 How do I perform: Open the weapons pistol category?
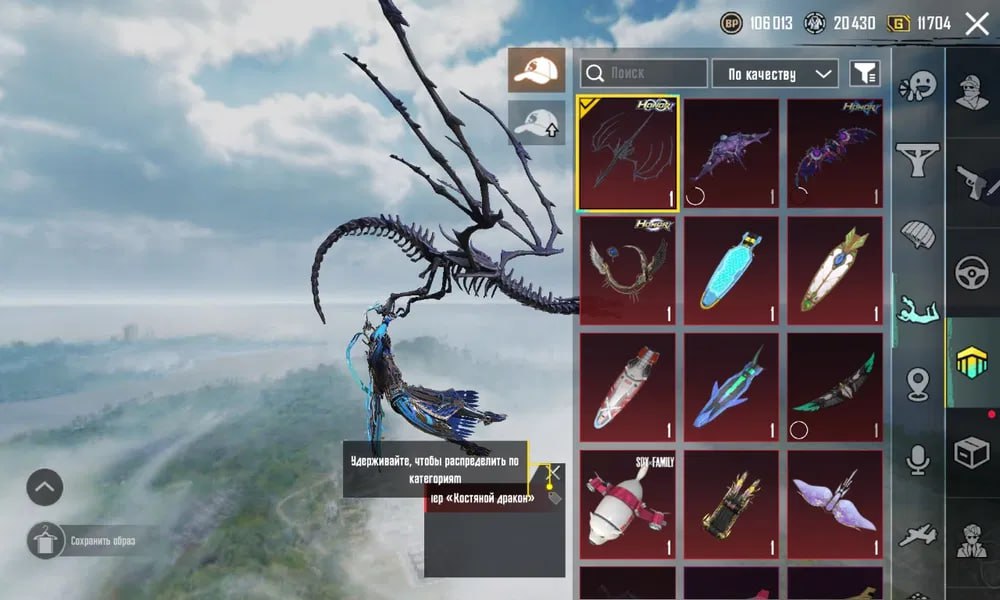tap(971, 182)
